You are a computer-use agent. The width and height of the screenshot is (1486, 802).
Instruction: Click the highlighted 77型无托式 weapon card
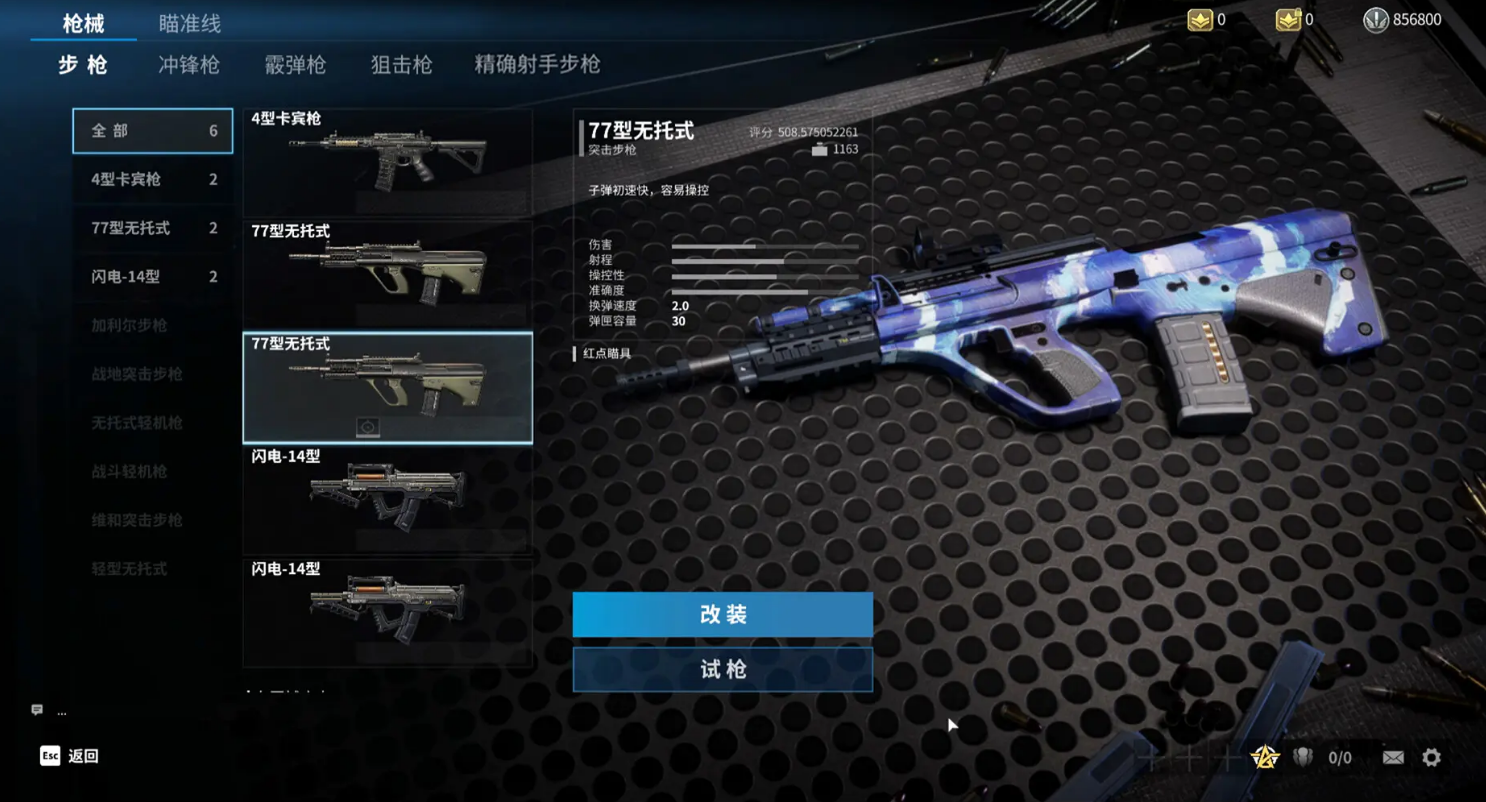point(387,388)
